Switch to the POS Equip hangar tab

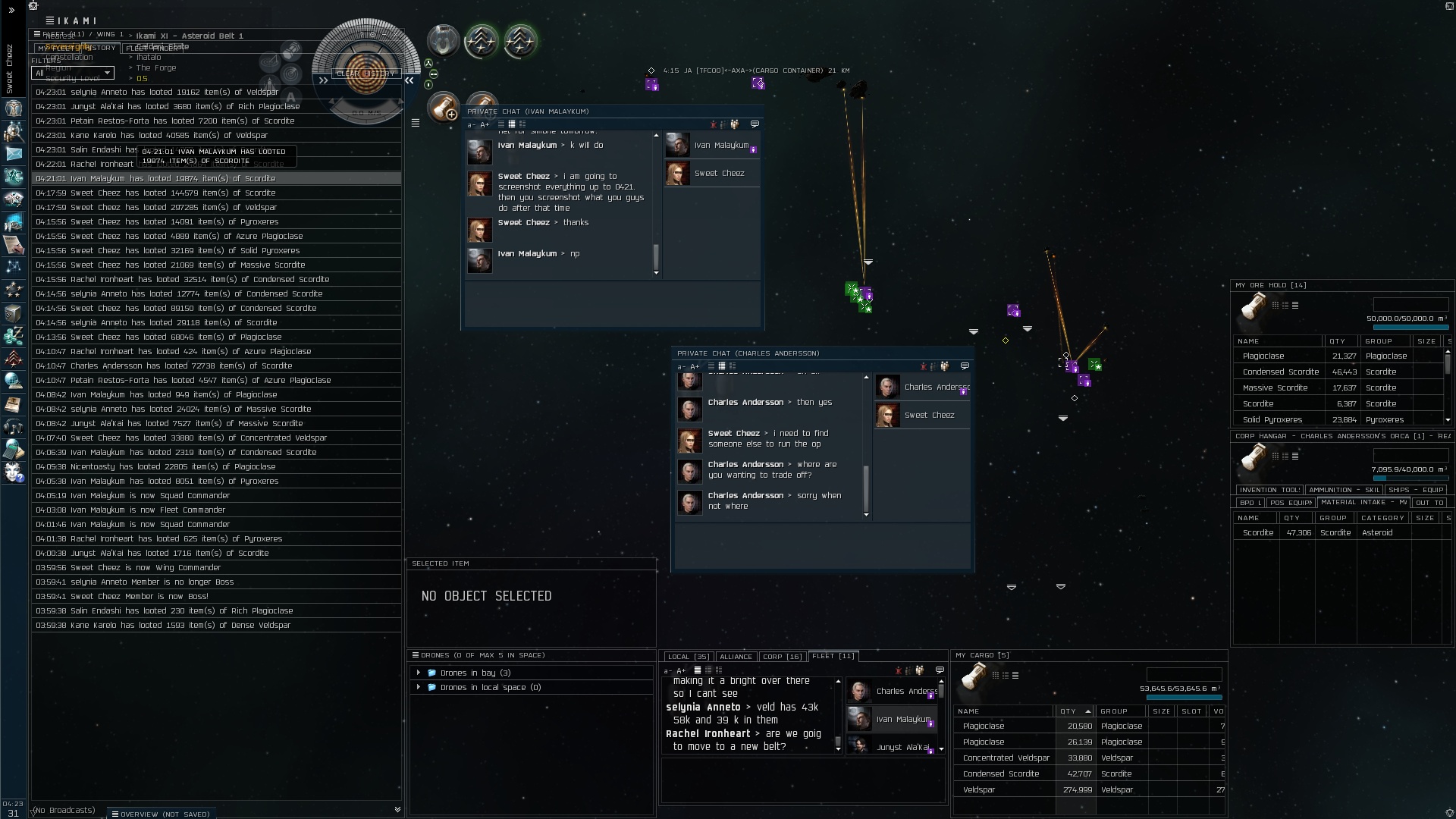1290,502
